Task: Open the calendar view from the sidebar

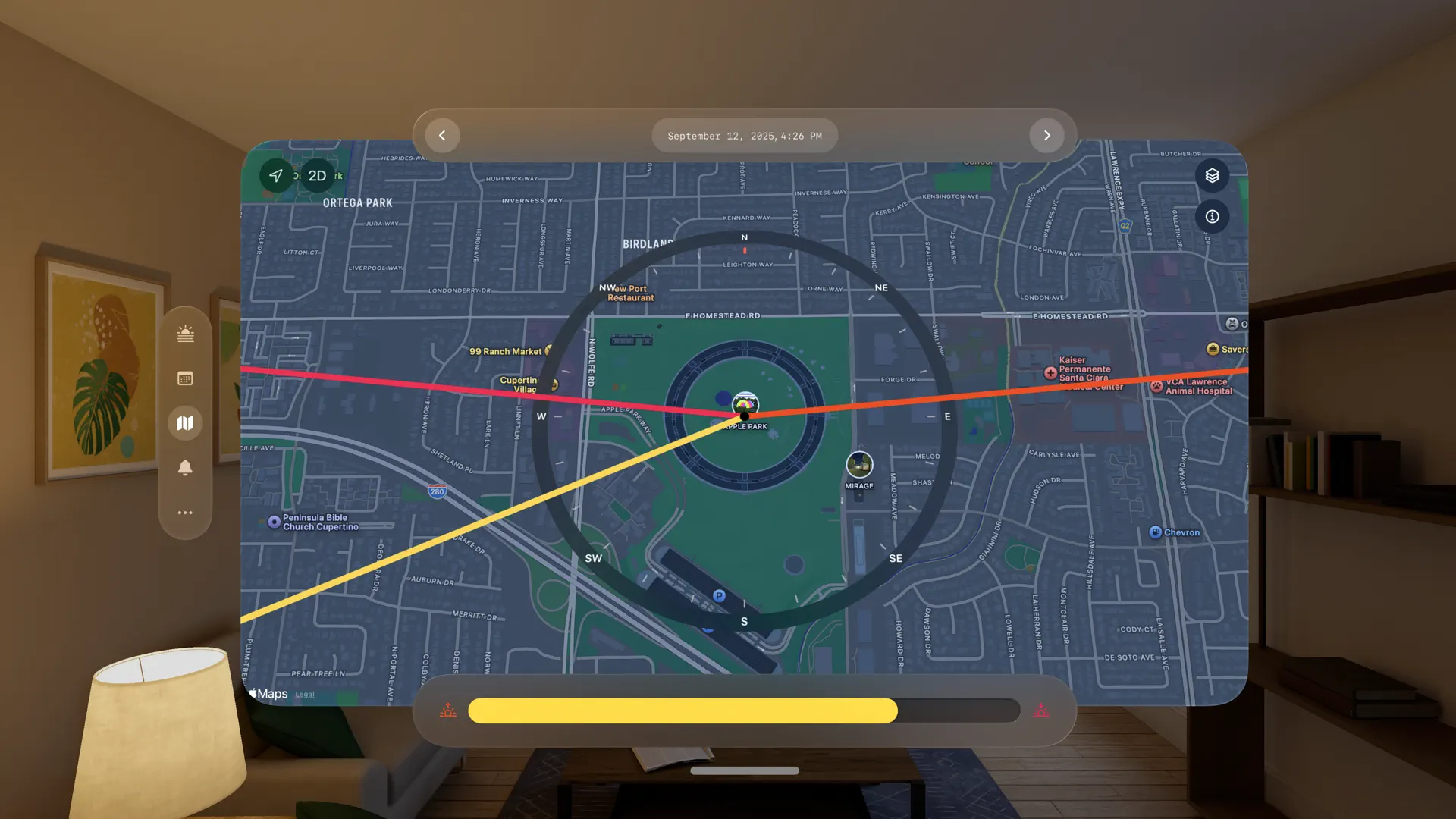Action: (x=185, y=378)
